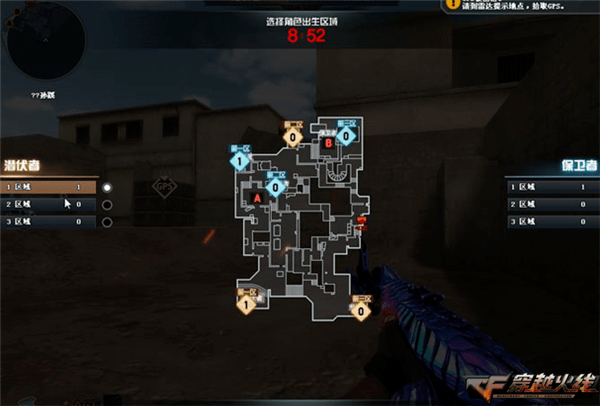Select the blue diamond marker beside site A
The width and height of the screenshot is (600, 406).
coord(274,186)
